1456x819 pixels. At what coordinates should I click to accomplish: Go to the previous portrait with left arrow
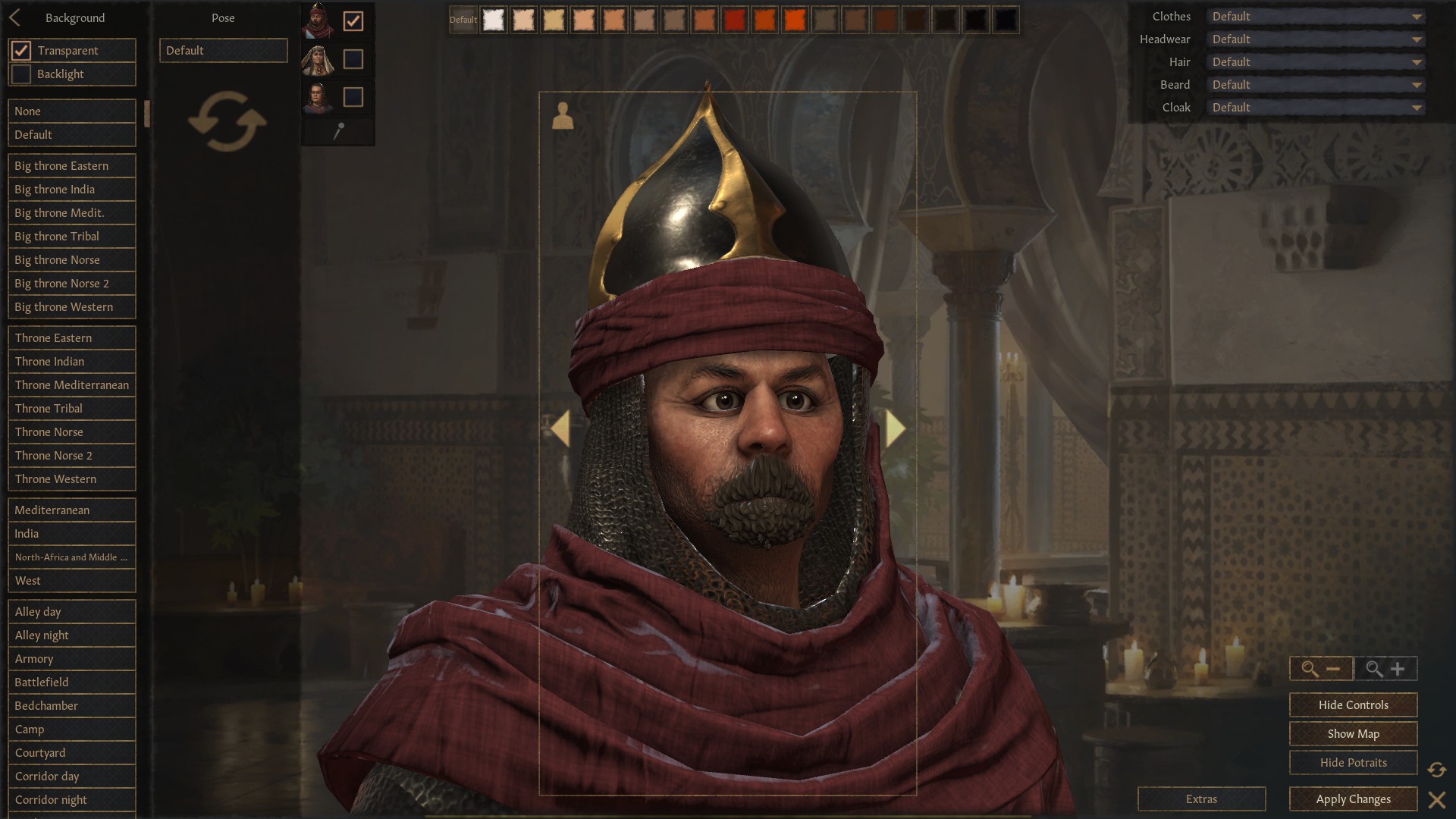click(x=560, y=428)
